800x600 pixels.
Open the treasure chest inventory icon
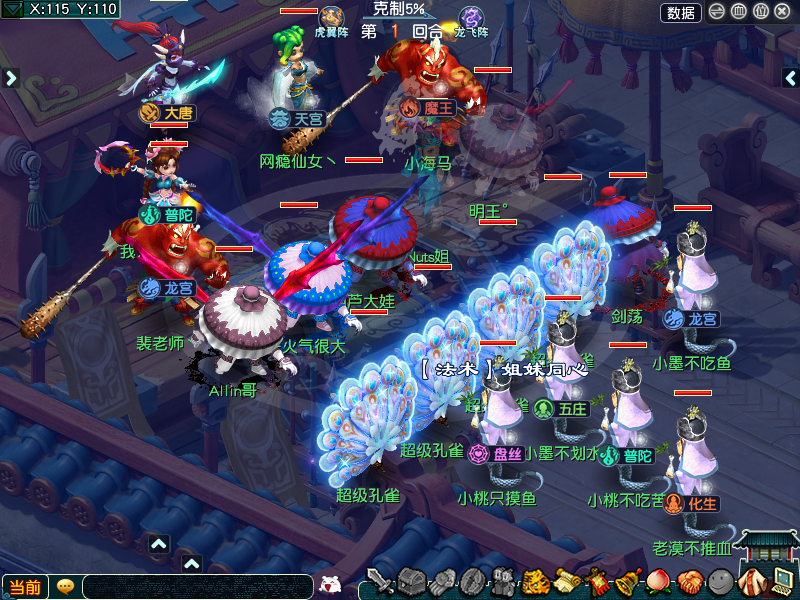[412, 580]
